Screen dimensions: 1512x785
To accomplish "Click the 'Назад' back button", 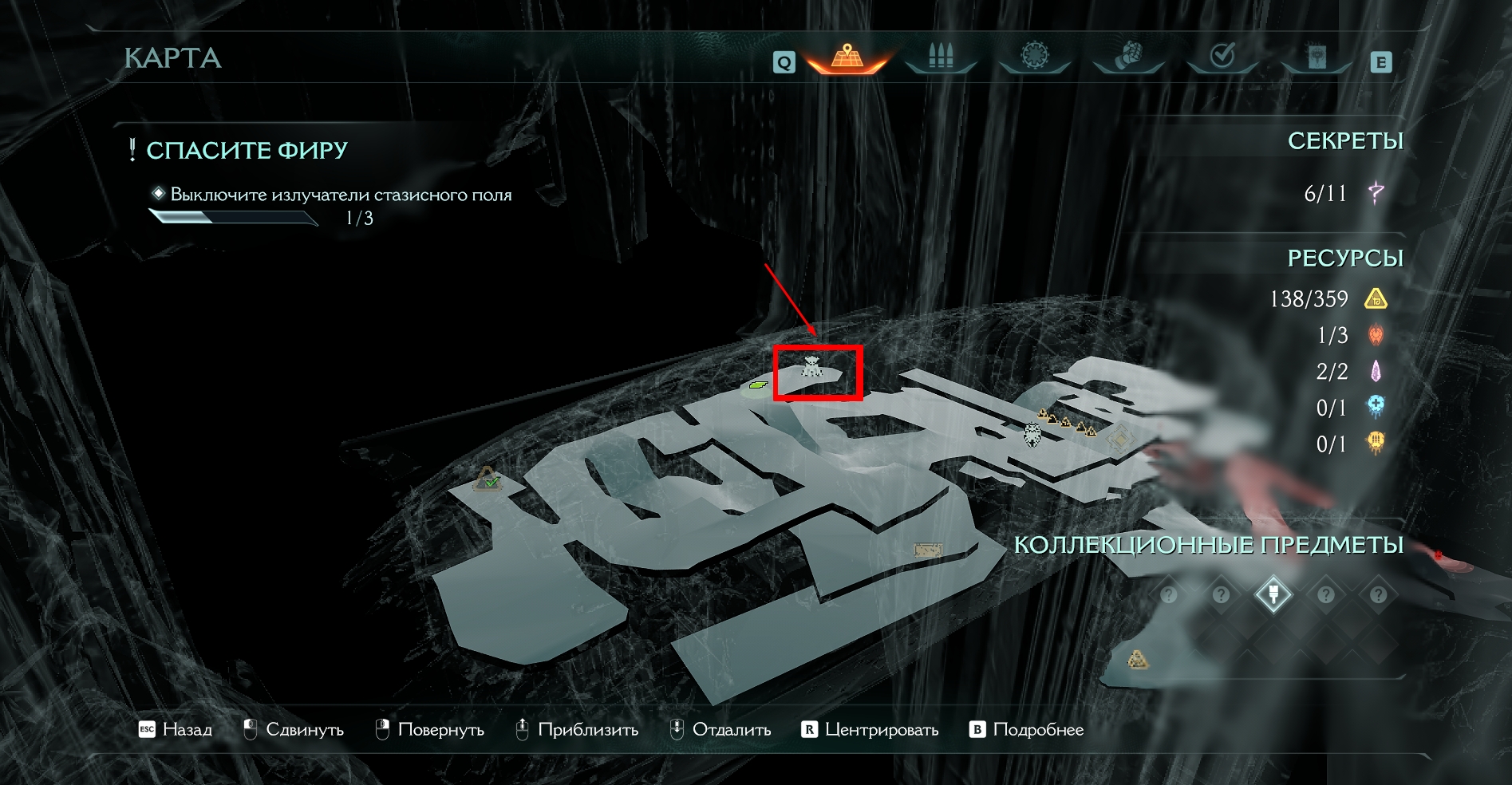I will tap(176, 730).
